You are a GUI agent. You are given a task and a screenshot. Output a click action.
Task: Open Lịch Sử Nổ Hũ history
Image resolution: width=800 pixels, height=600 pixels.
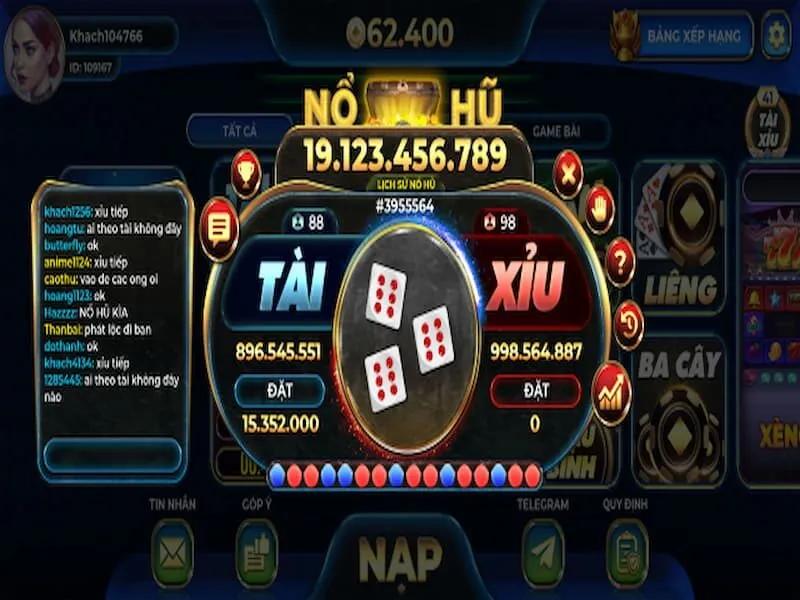click(405, 186)
